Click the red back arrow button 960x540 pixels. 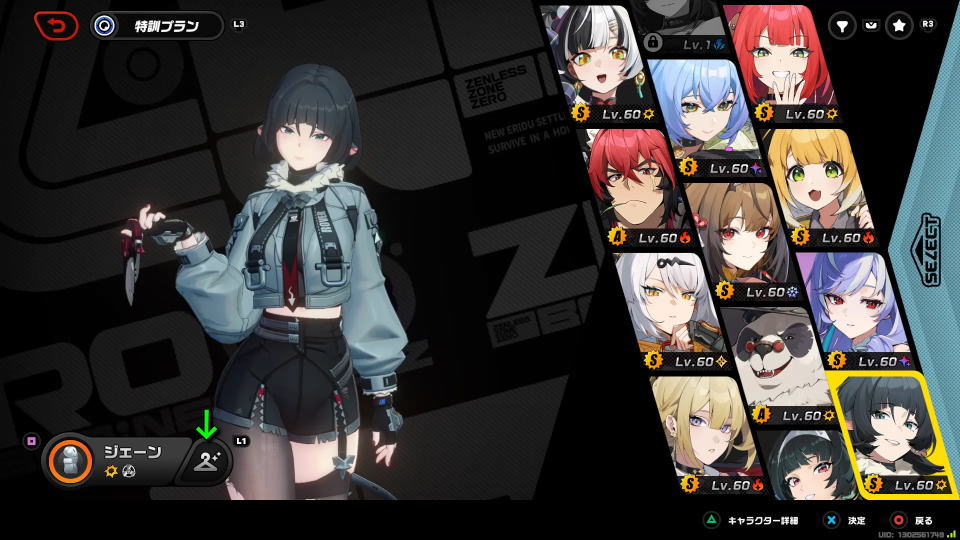click(56, 25)
